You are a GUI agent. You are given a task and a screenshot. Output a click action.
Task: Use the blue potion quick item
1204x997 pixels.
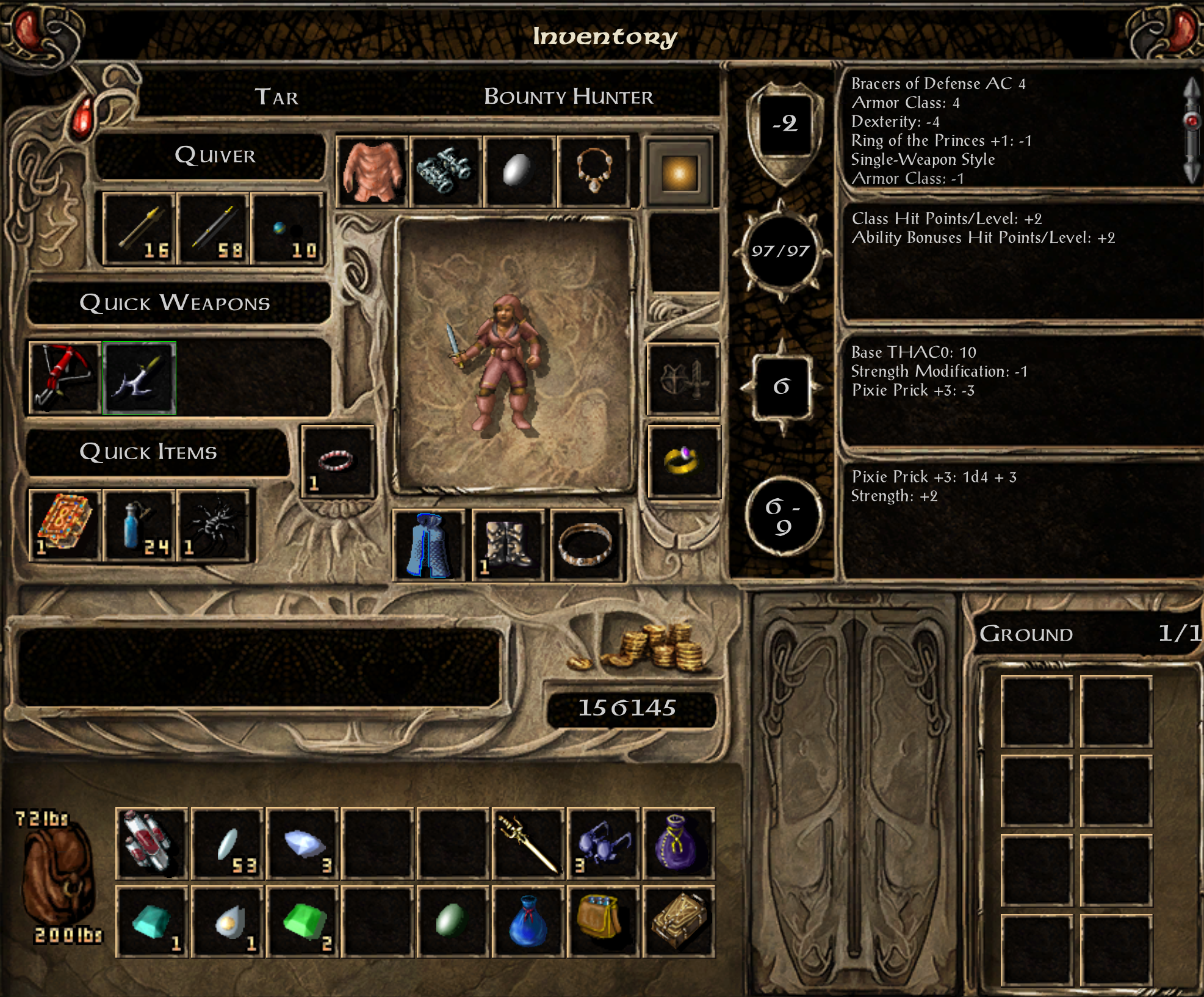139,526
